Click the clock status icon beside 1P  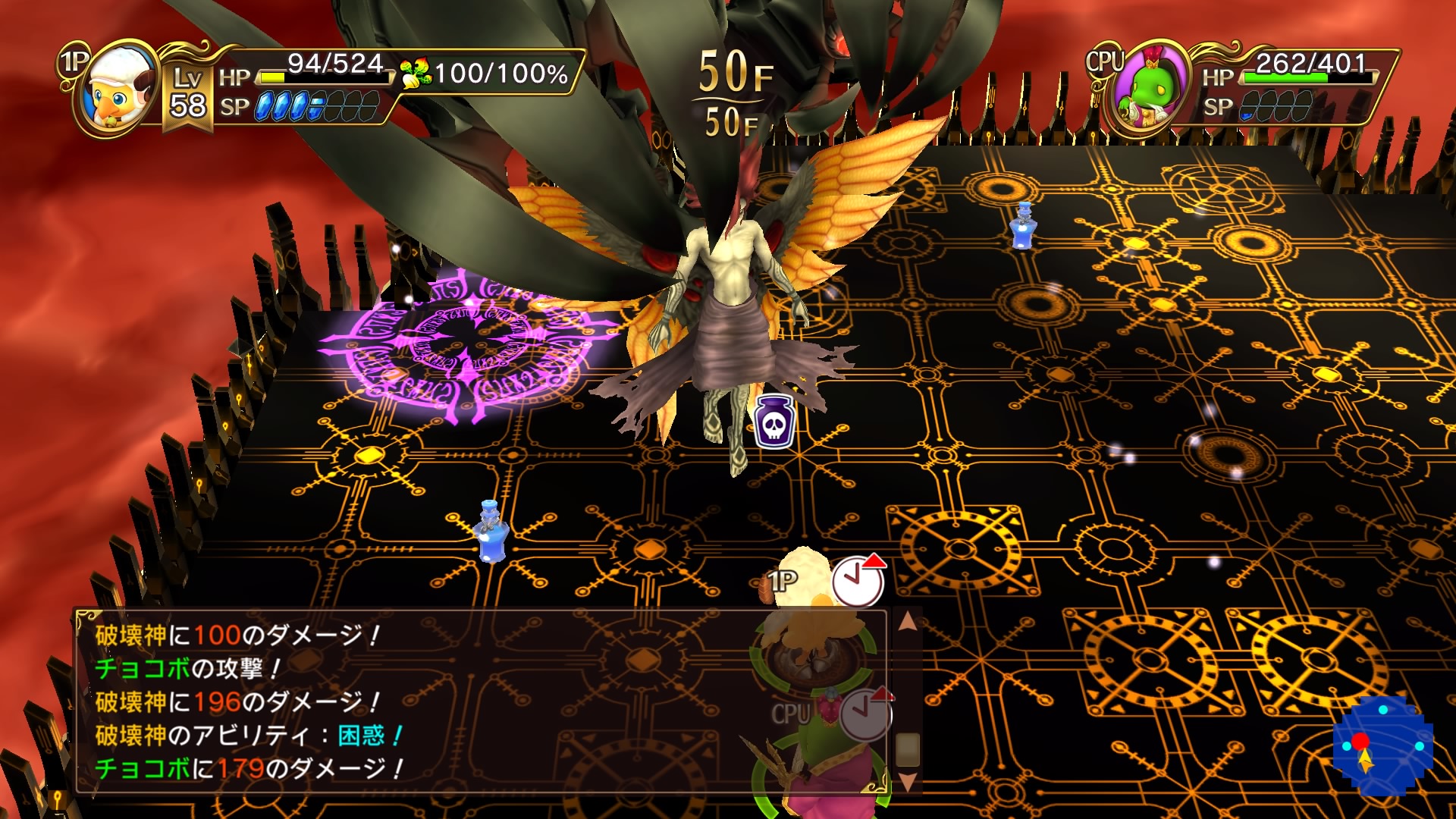pos(859,582)
